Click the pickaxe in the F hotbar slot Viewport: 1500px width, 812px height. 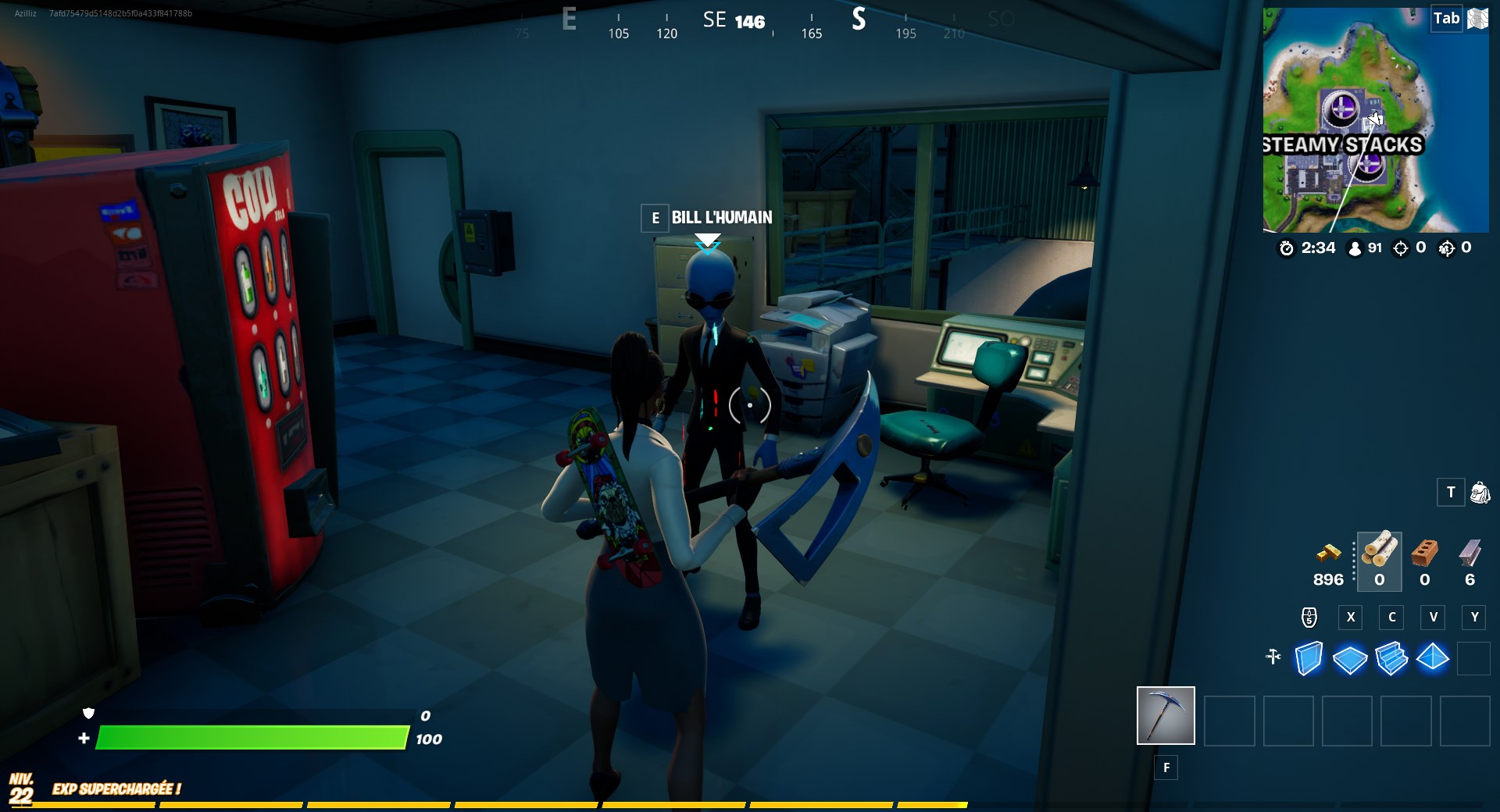tap(1166, 715)
